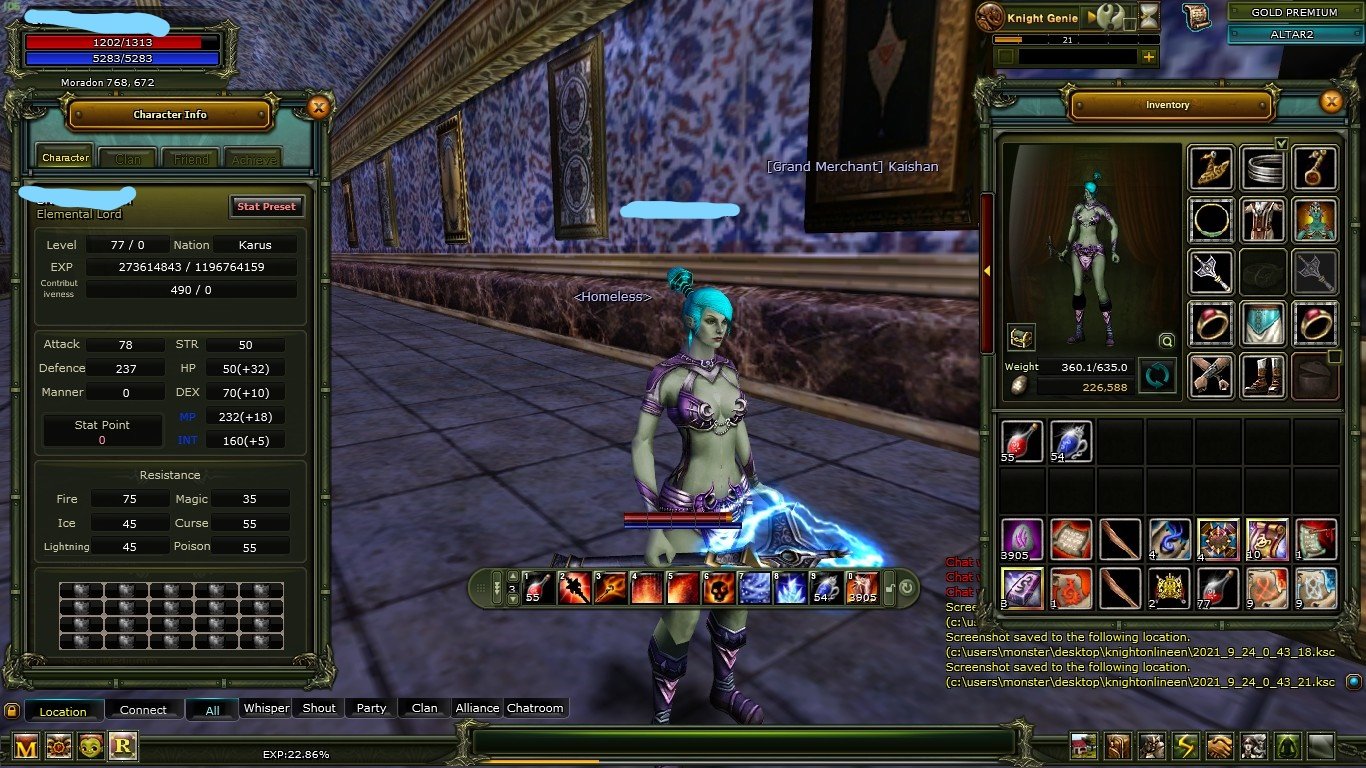Select the blue mana potion in the inventory bag

1070,441
